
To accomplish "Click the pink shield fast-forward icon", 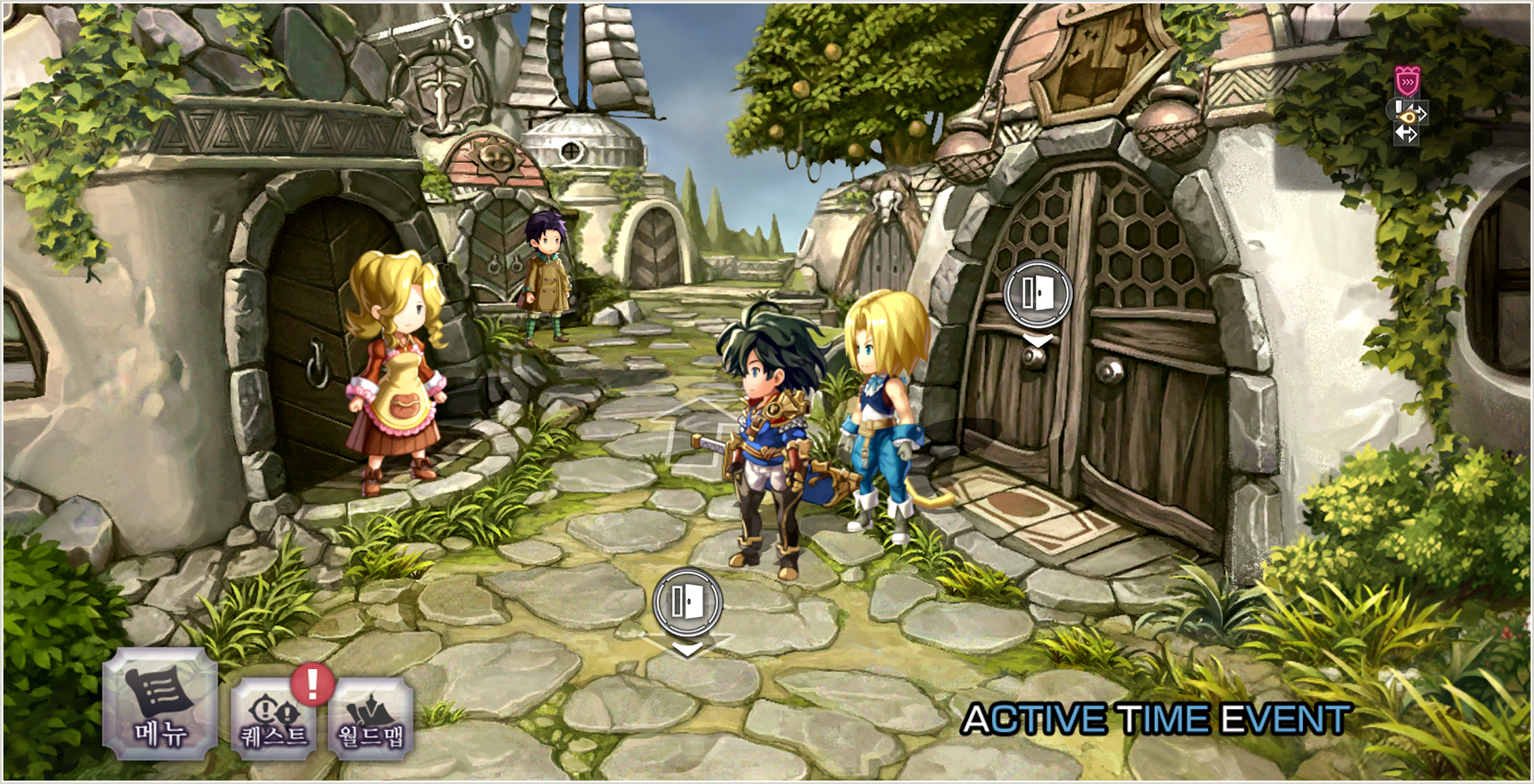I will 1407,83.
